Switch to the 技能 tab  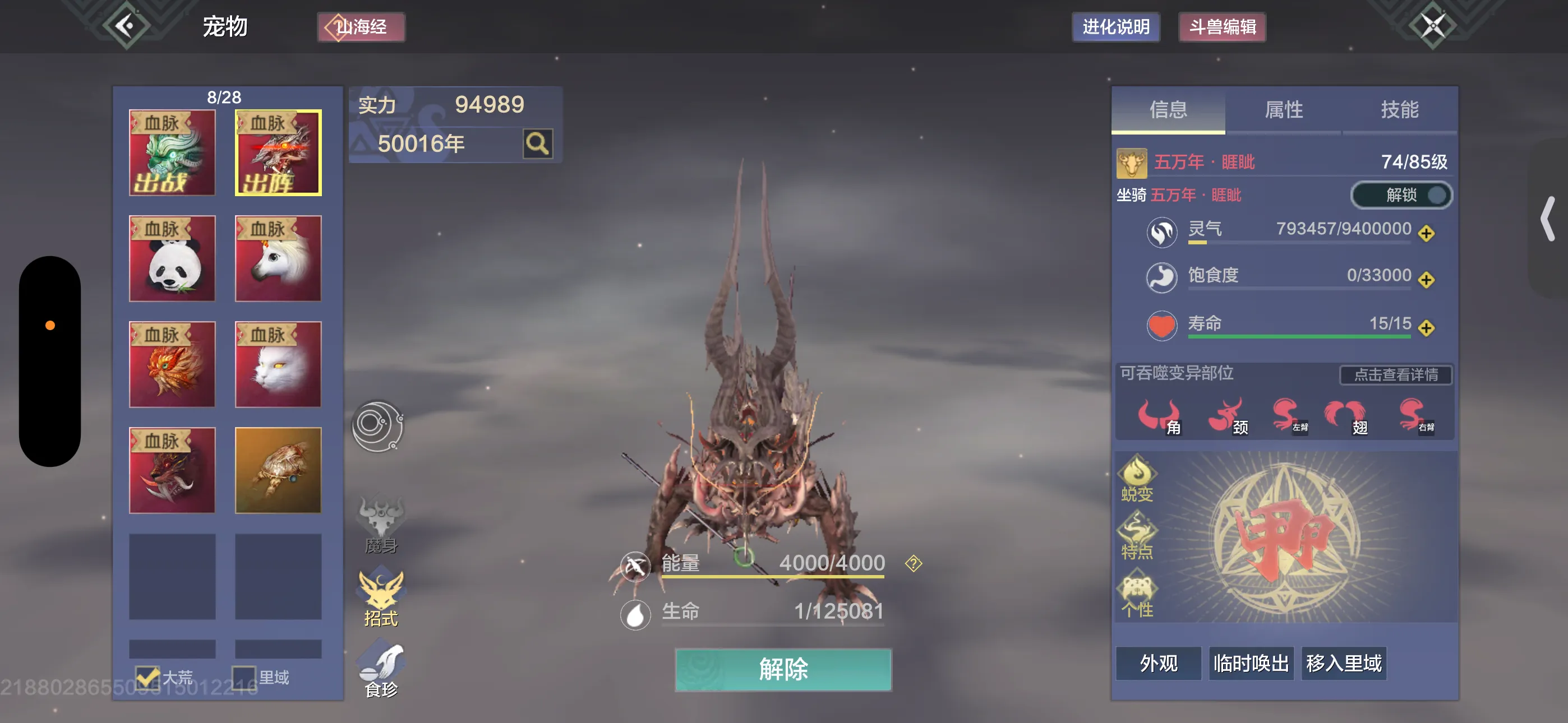(1399, 110)
